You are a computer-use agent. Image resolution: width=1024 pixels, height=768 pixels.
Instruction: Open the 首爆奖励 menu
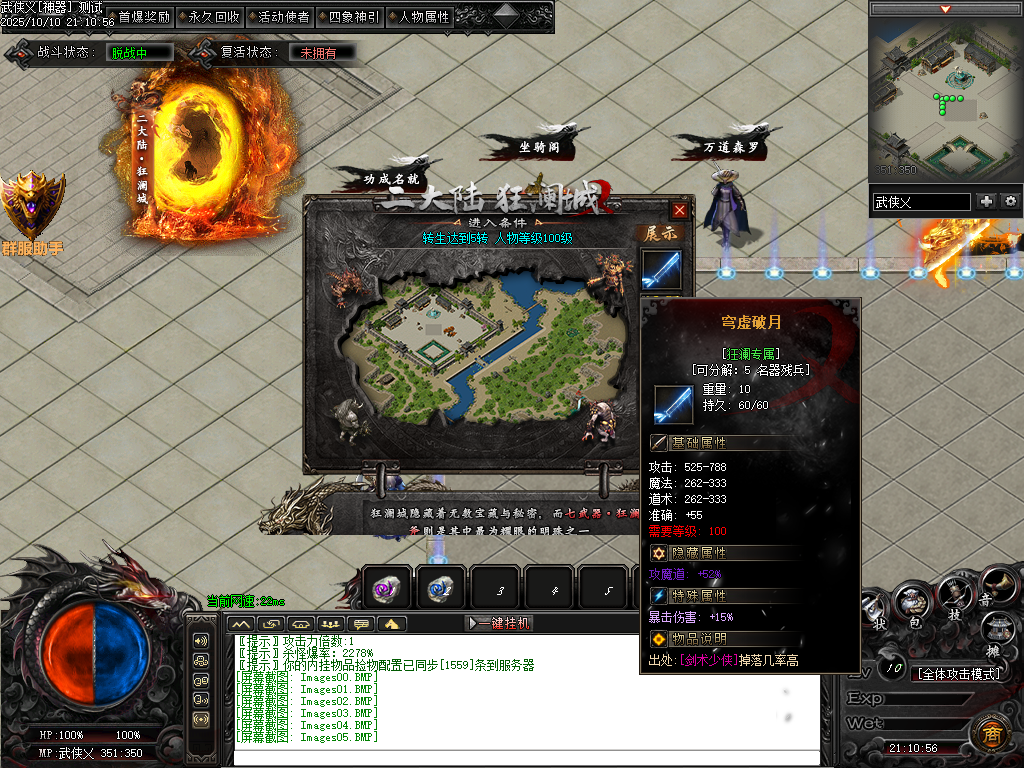tap(144, 17)
